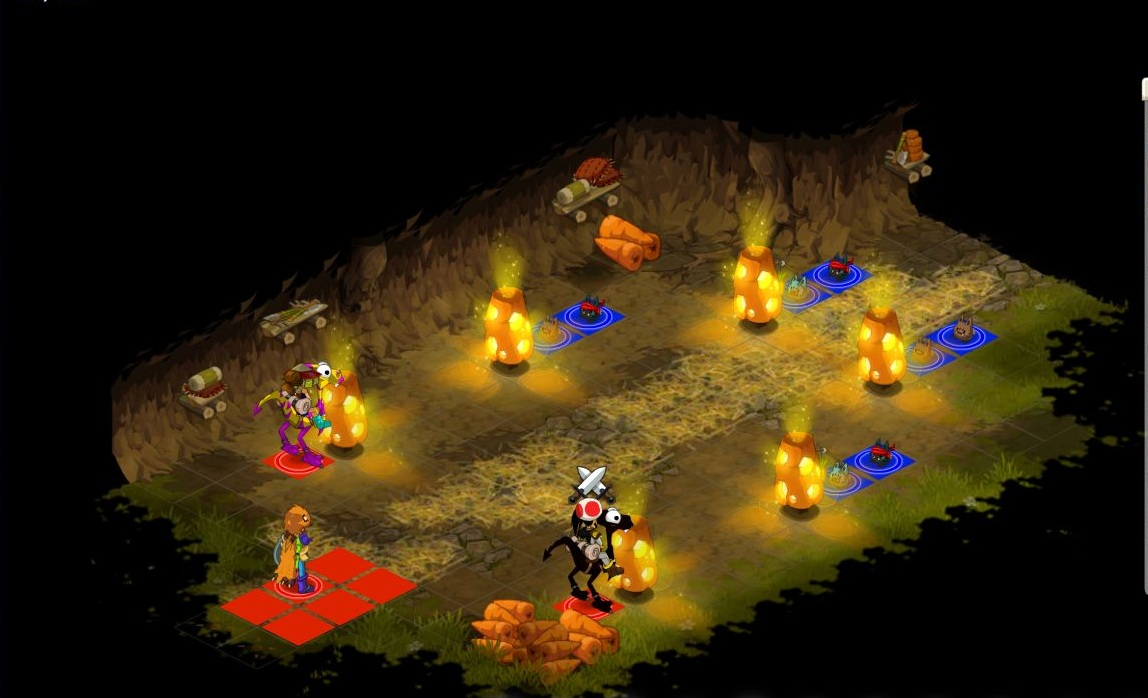
Task: Click the scrollbar thumb at the window edge
Action: [1144, 90]
